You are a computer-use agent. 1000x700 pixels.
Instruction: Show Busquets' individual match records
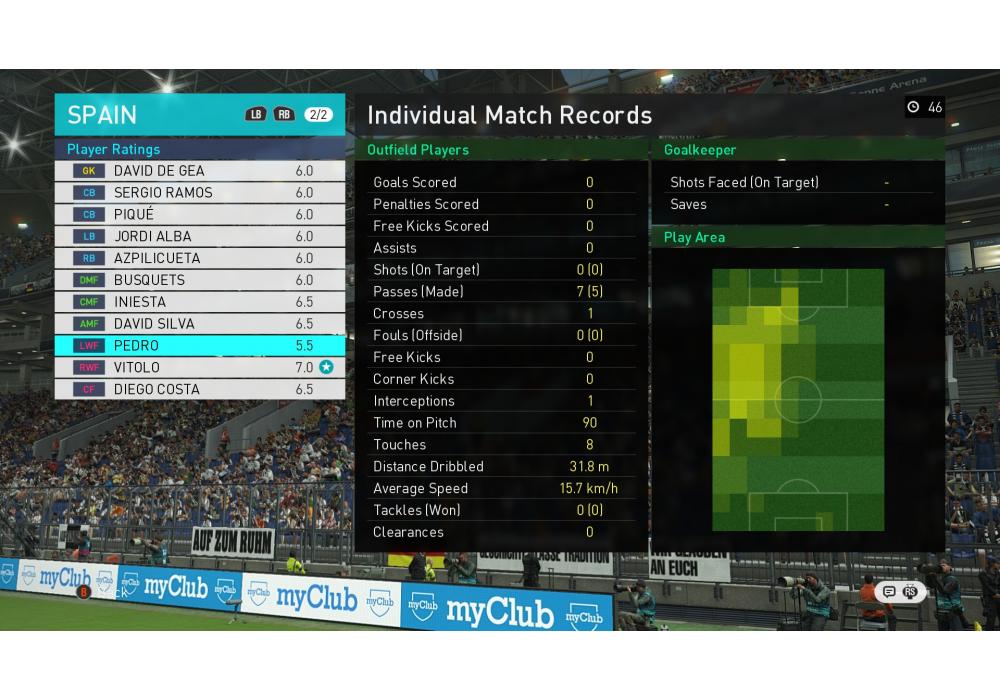pos(200,280)
